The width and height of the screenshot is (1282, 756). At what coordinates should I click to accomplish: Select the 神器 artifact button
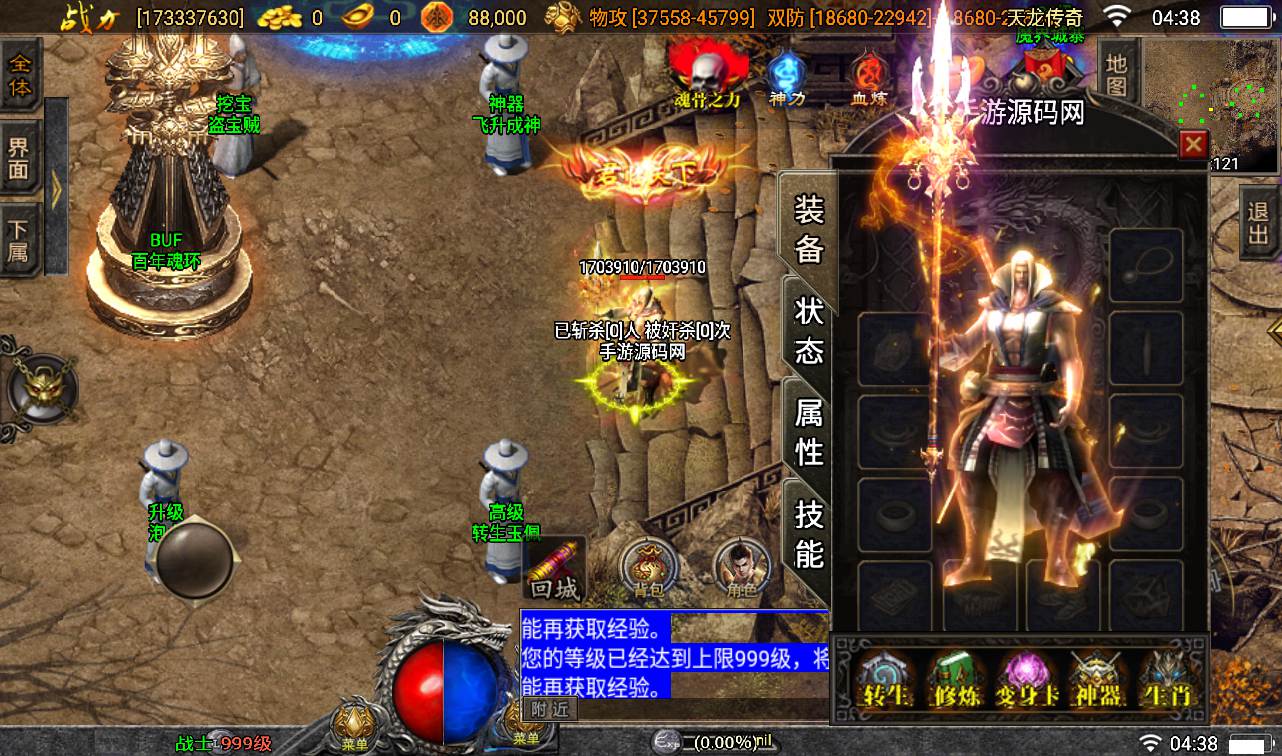pyautogui.click(x=1093, y=680)
